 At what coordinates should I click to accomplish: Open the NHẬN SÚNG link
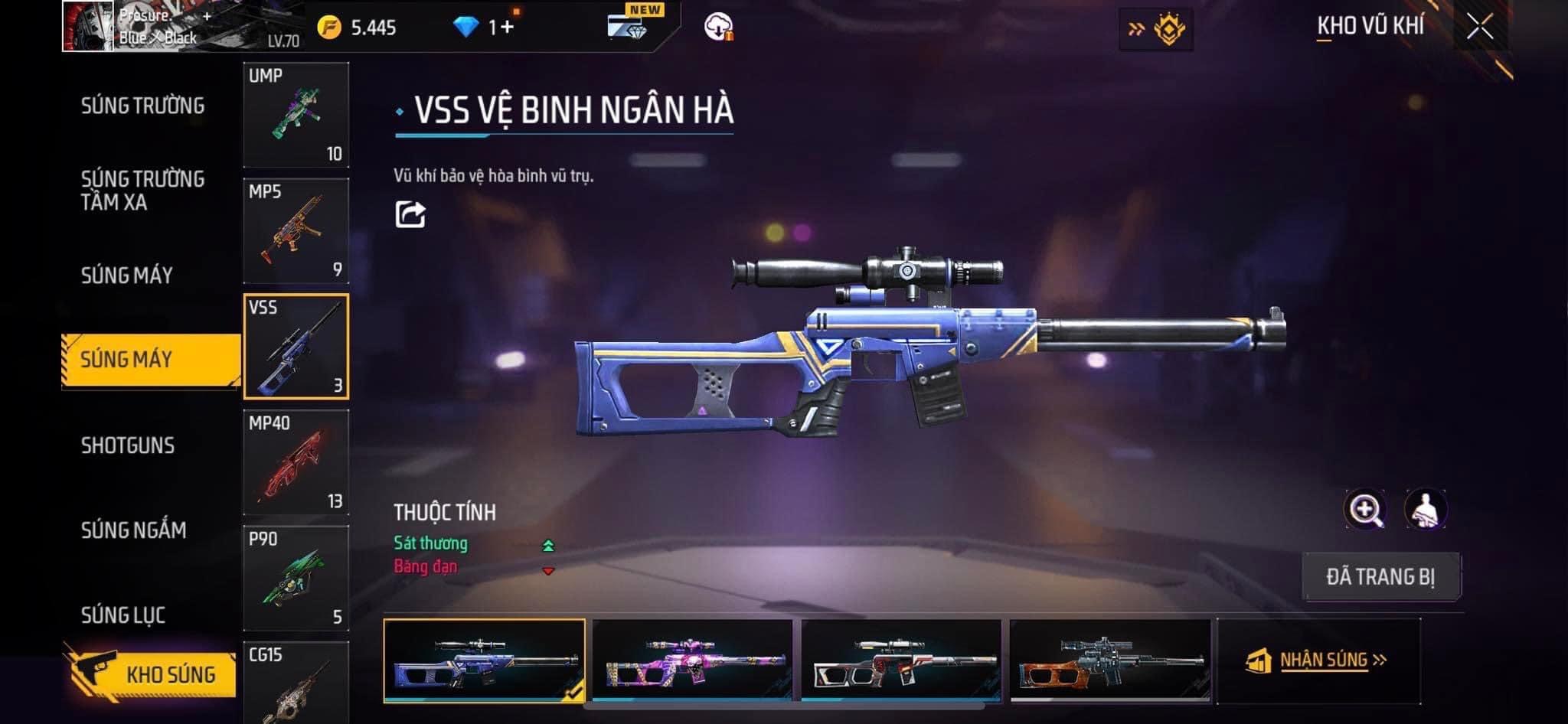[x=1322, y=660]
